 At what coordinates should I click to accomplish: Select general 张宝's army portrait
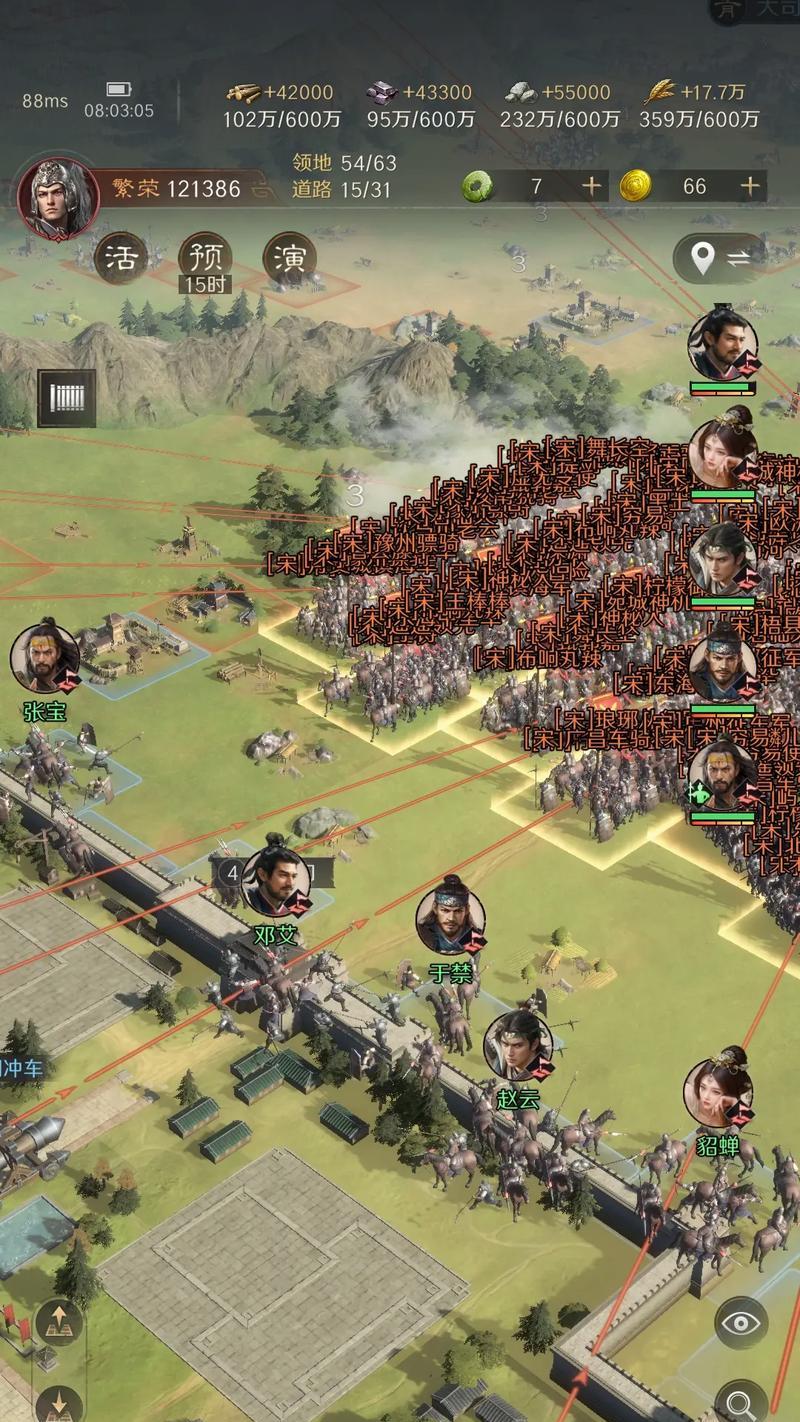coord(45,660)
